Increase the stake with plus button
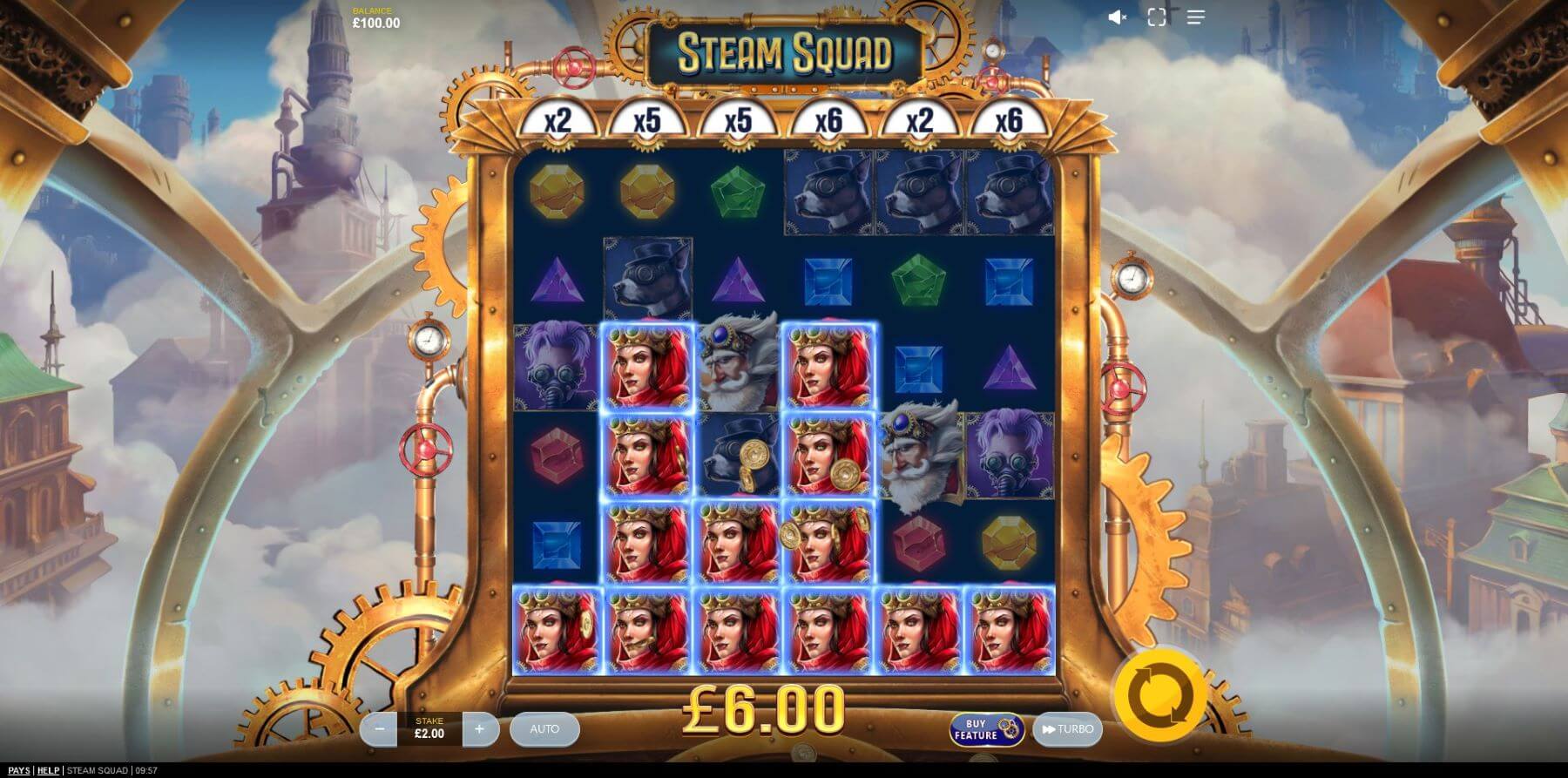Image resolution: width=1568 pixels, height=778 pixels. coord(479,729)
